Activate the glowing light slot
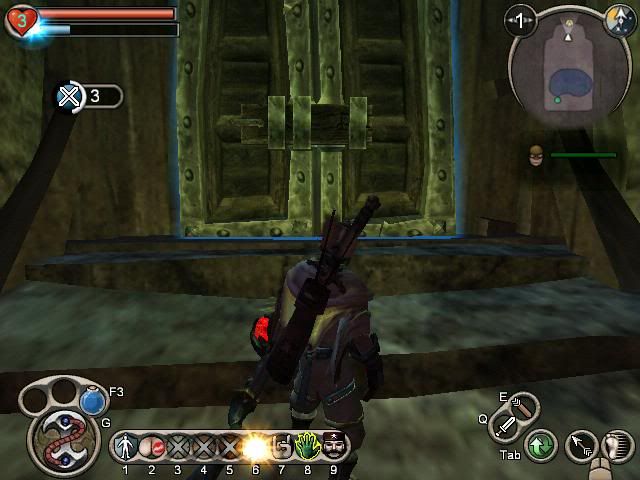This screenshot has width=640, height=480. 255,445
